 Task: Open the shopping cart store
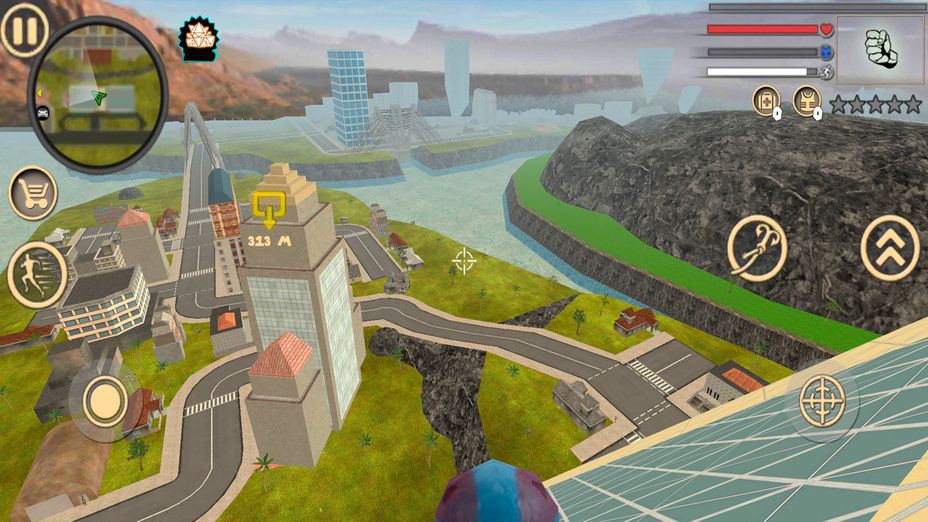(33, 192)
